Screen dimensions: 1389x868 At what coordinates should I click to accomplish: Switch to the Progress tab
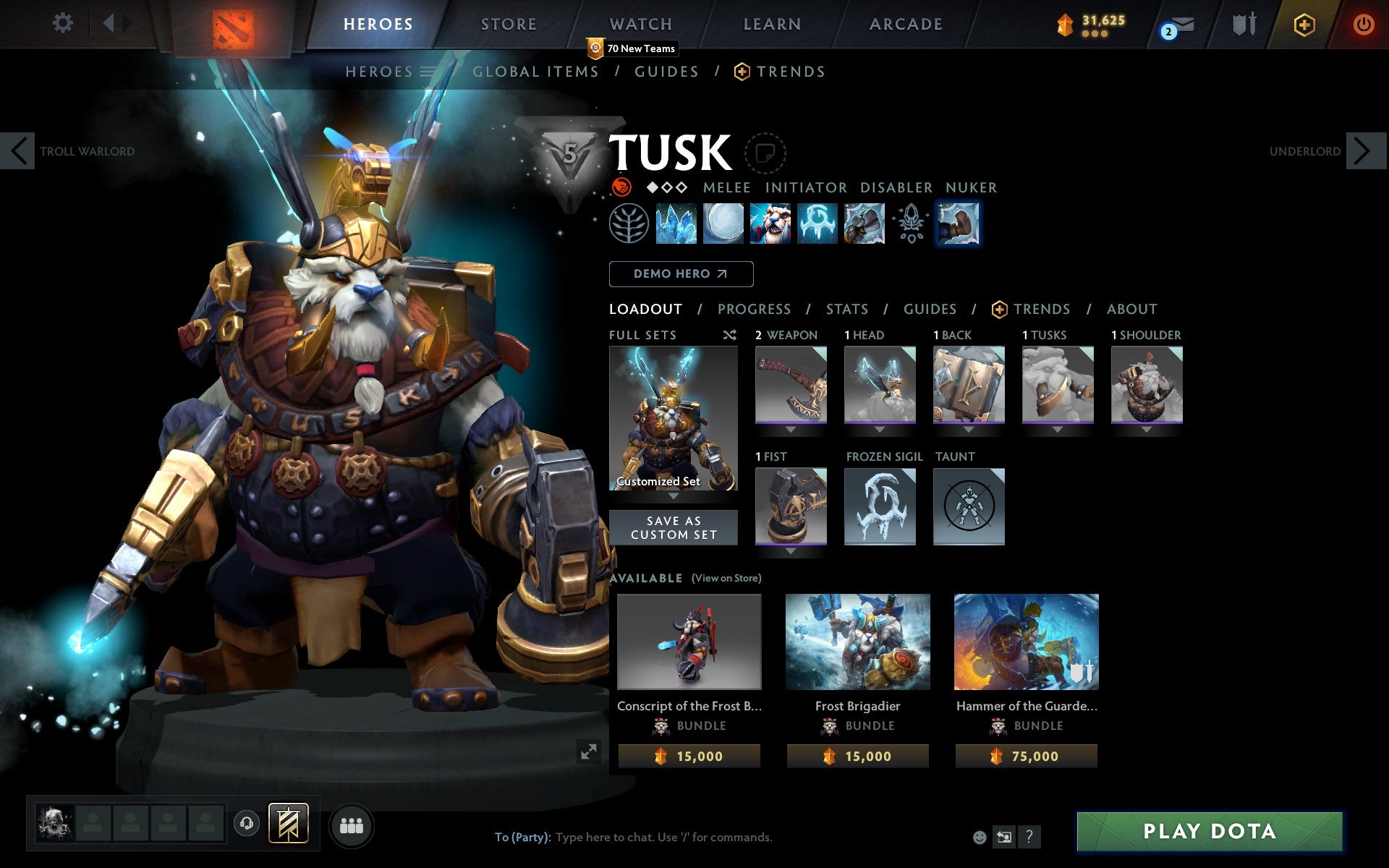(754, 309)
